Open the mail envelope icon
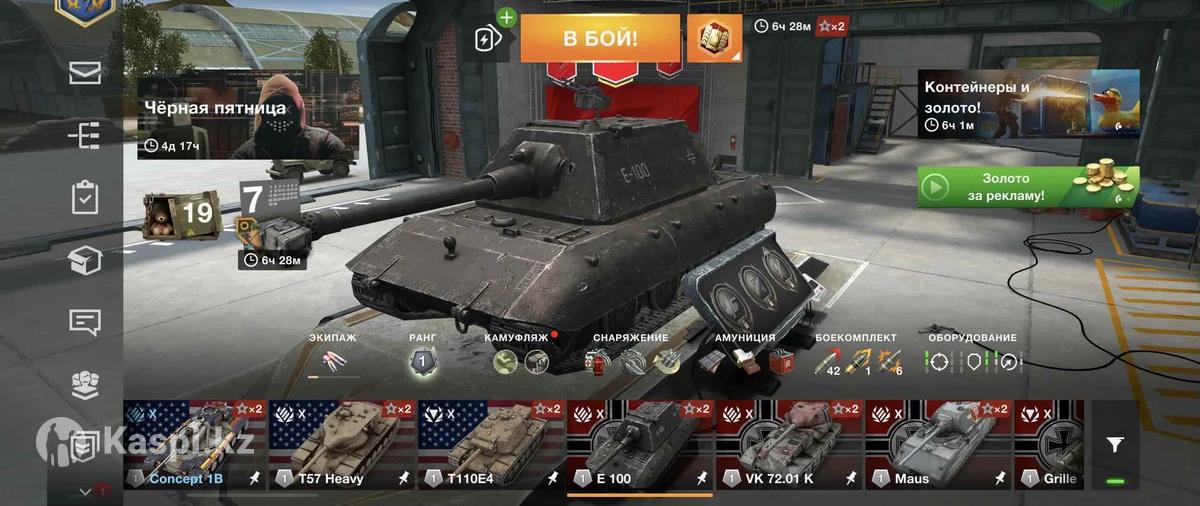The height and width of the screenshot is (506, 1200). 85,73
